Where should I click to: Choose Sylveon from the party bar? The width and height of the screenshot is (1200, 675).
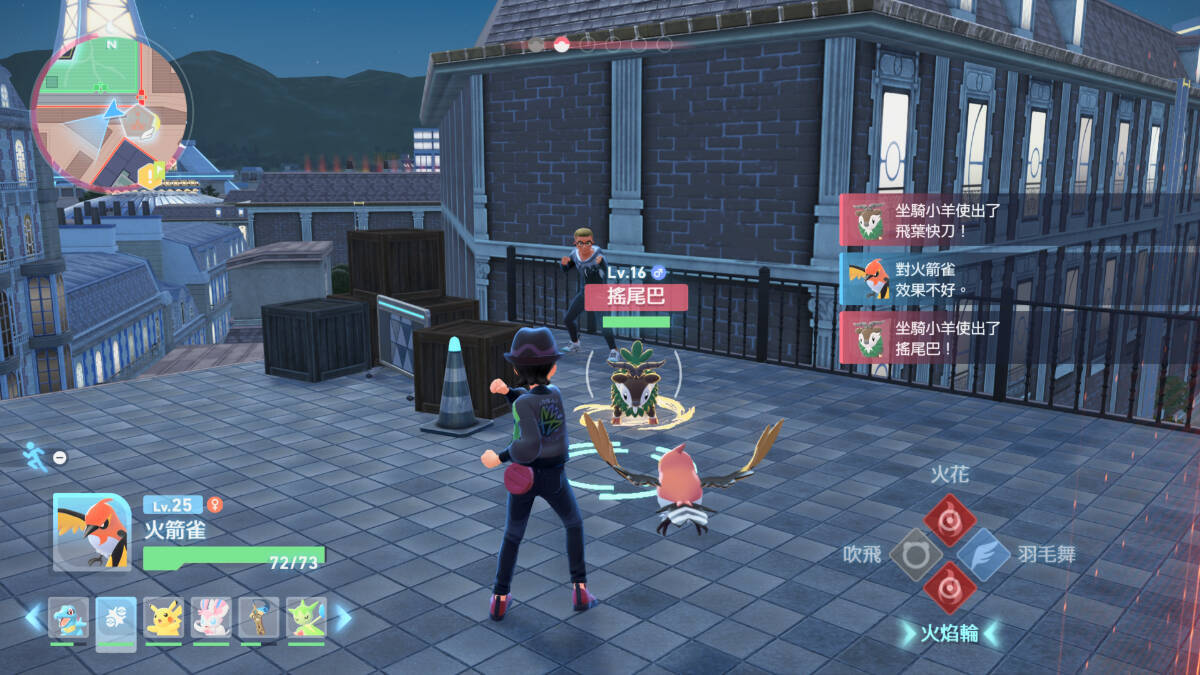pos(211,619)
